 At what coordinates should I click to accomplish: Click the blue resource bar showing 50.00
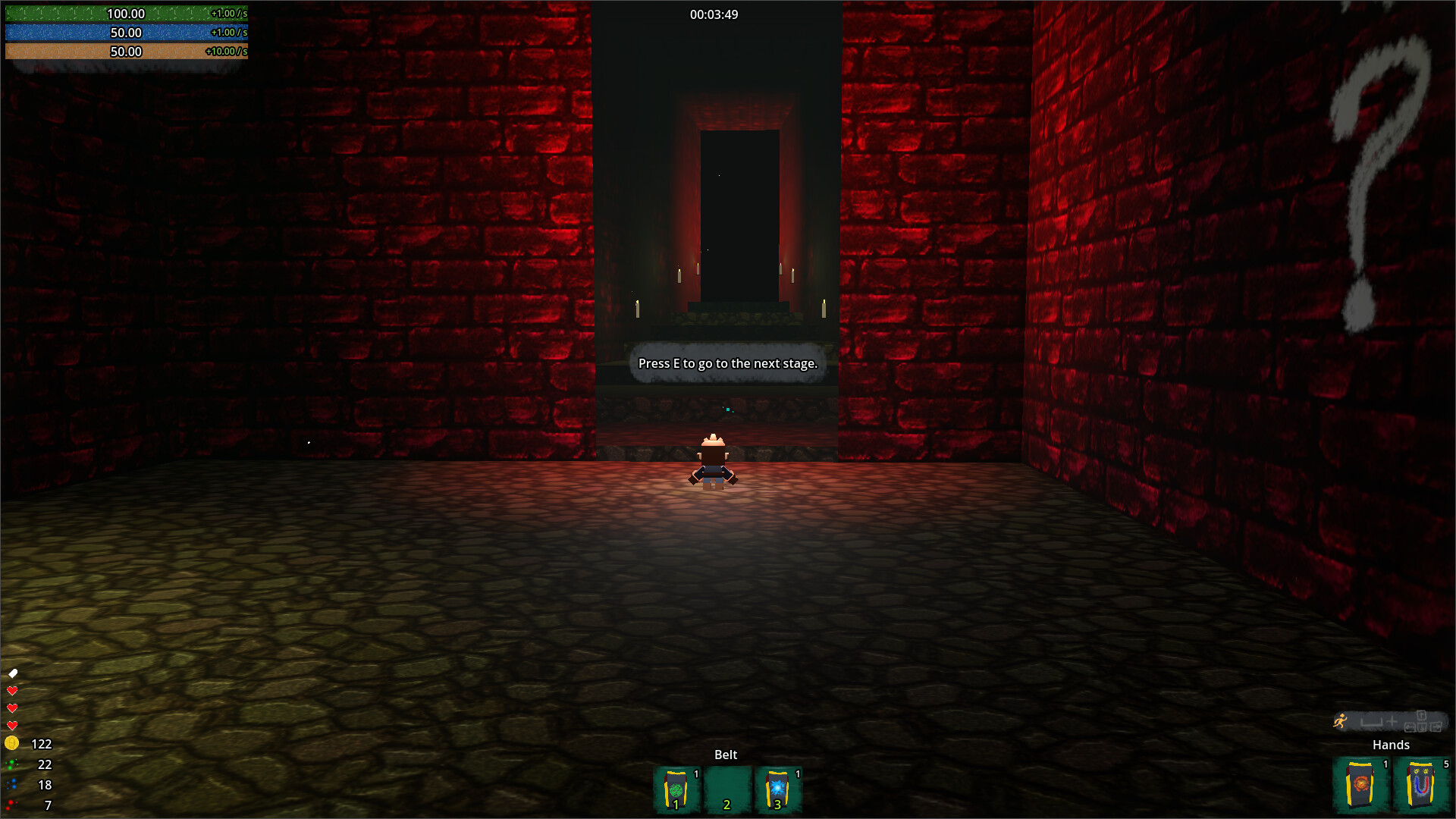pyautogui.click(x=125, y=33)
